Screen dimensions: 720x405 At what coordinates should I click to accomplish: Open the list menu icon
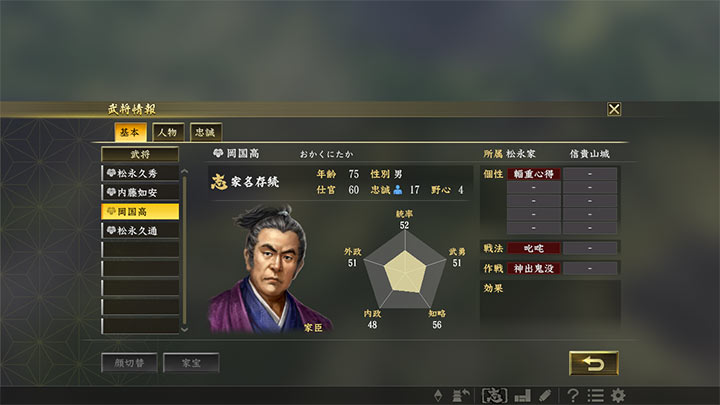point(595,395)
